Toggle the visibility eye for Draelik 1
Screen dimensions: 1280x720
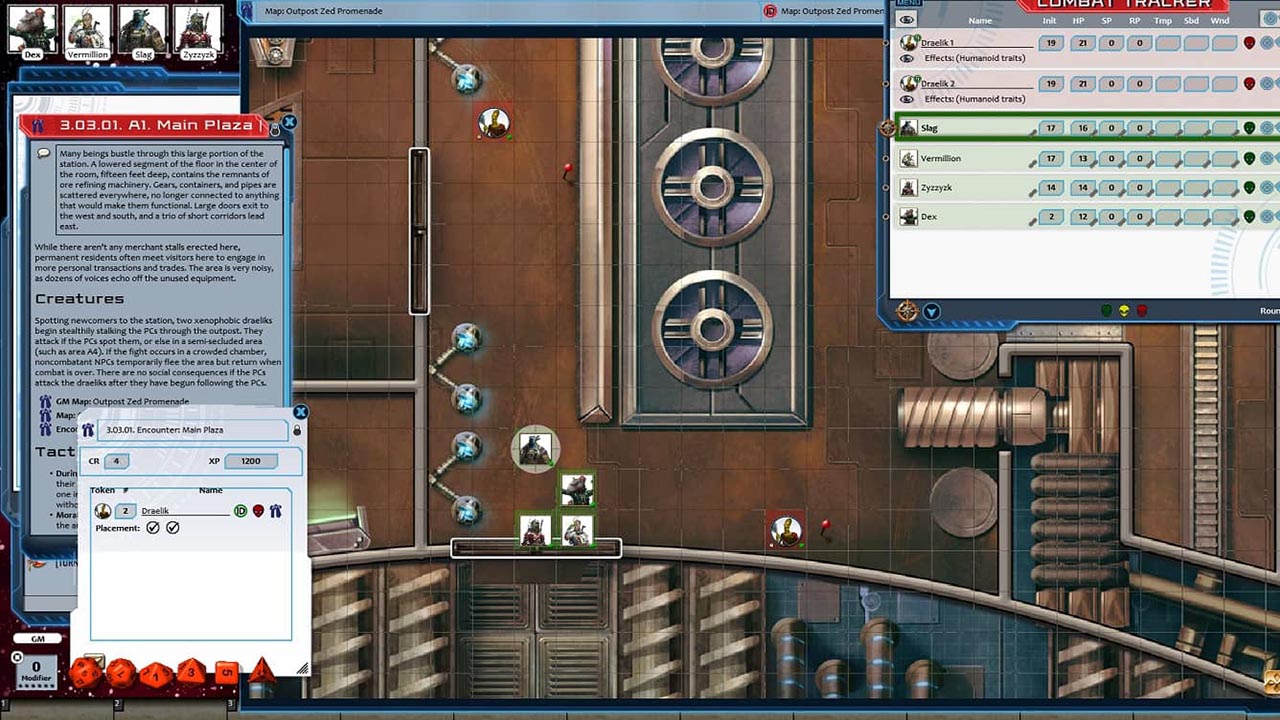907,57
